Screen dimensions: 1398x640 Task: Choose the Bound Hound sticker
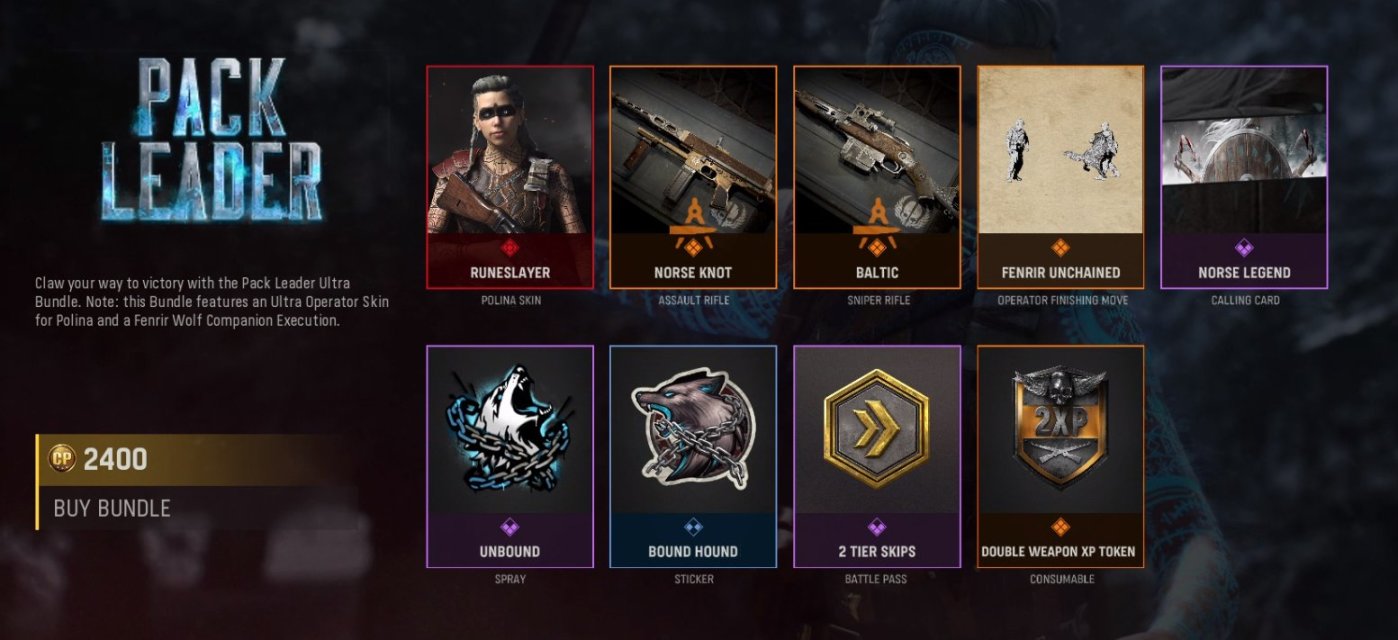[x=693, y=456]
